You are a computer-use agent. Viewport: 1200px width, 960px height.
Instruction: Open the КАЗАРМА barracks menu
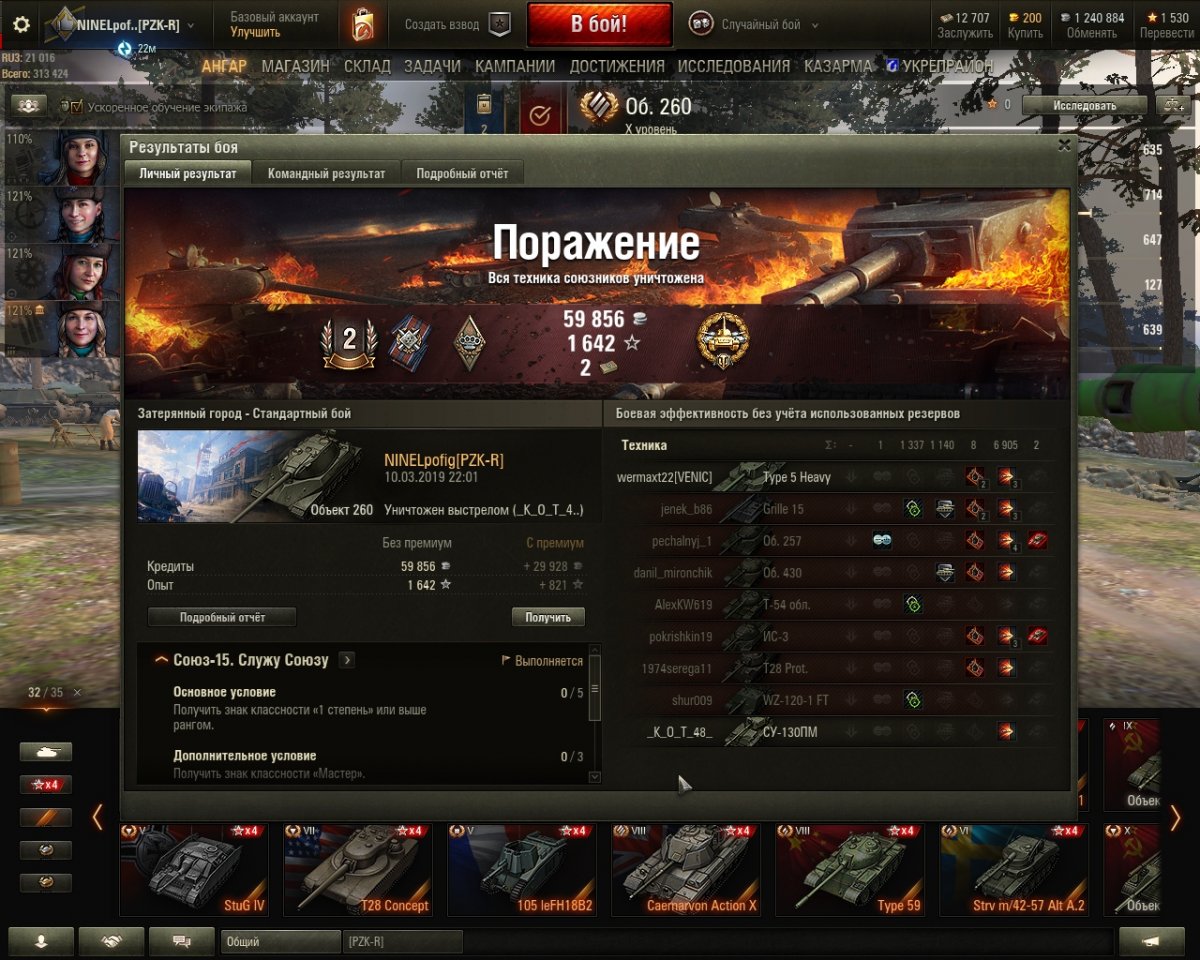[x=838, y=66]
